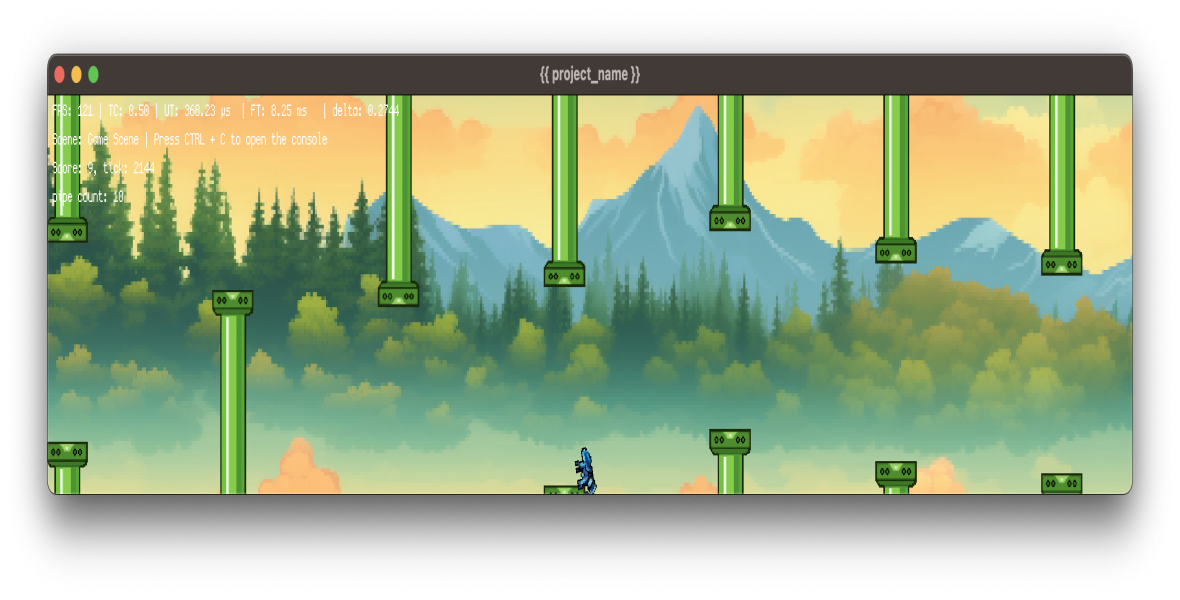
Task: Maximize the window with the green button
Action: (94, 75)
